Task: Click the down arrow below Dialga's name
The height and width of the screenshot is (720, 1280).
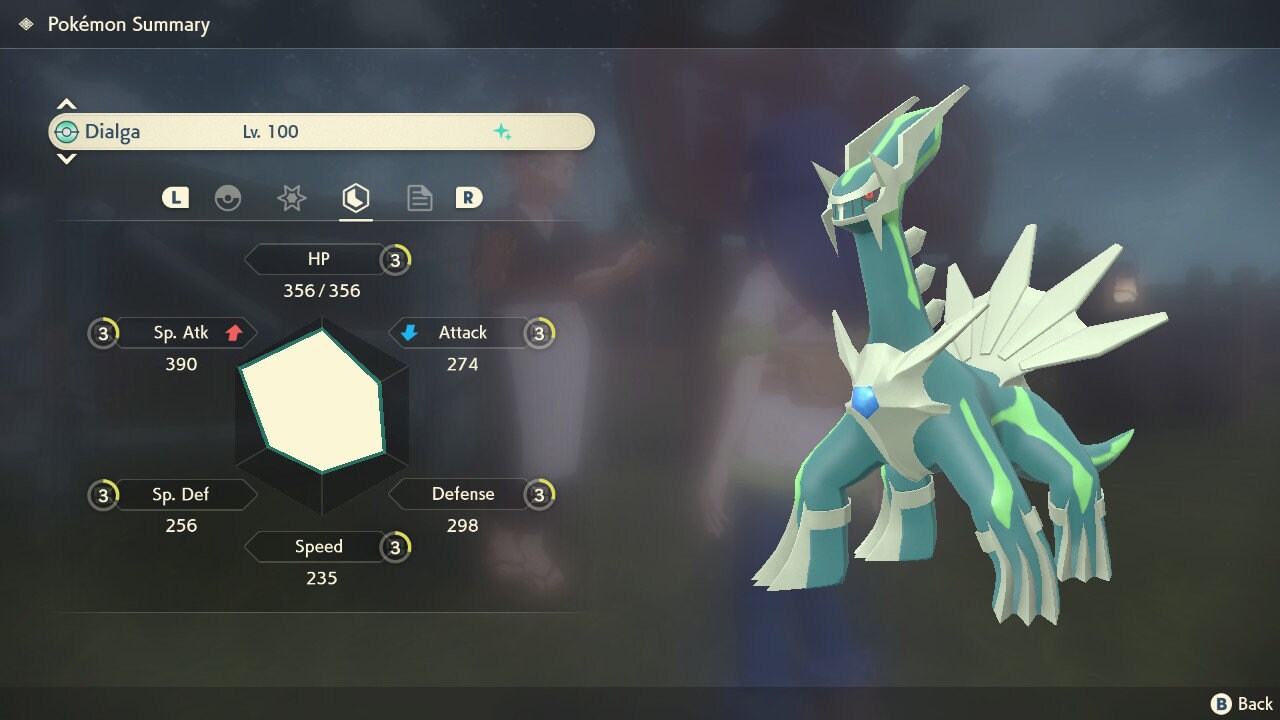Action: [66, 159]
